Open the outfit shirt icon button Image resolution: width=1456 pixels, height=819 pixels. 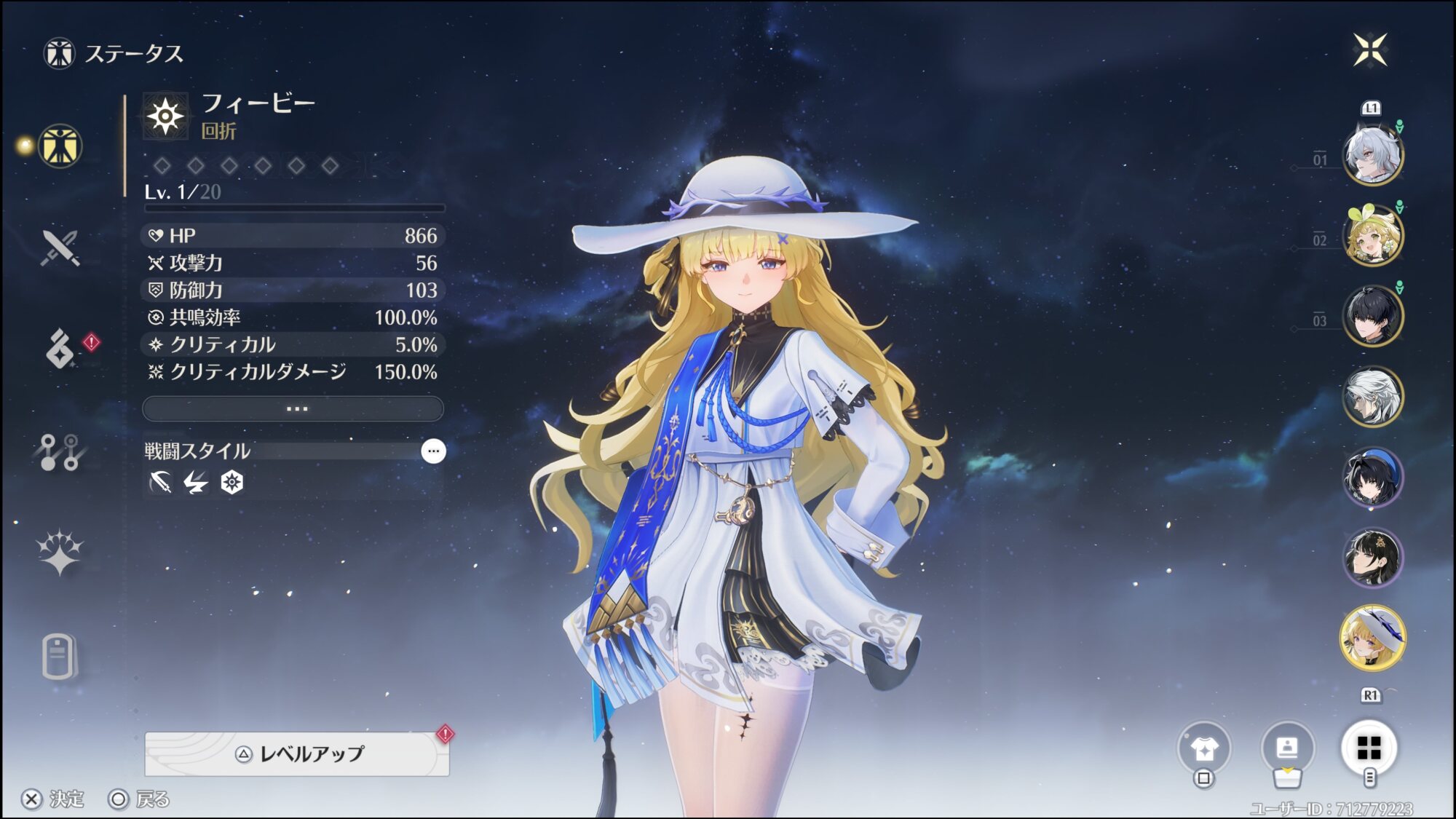1204,748
